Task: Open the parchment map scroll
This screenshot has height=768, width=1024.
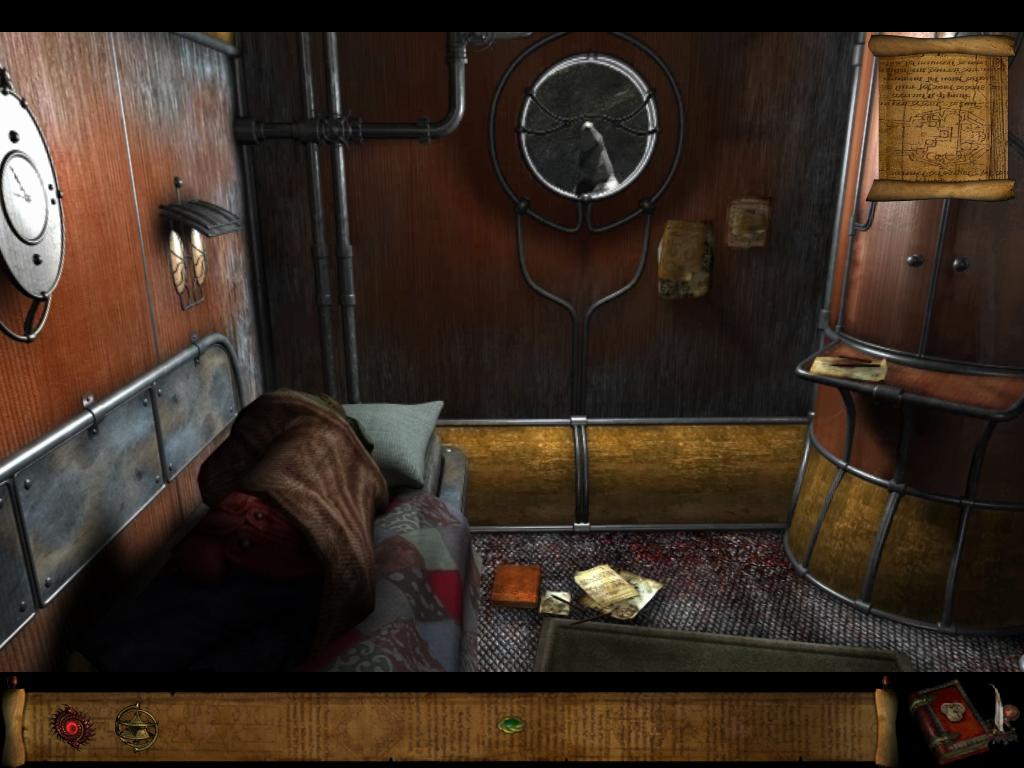Action: click(940, 117)
